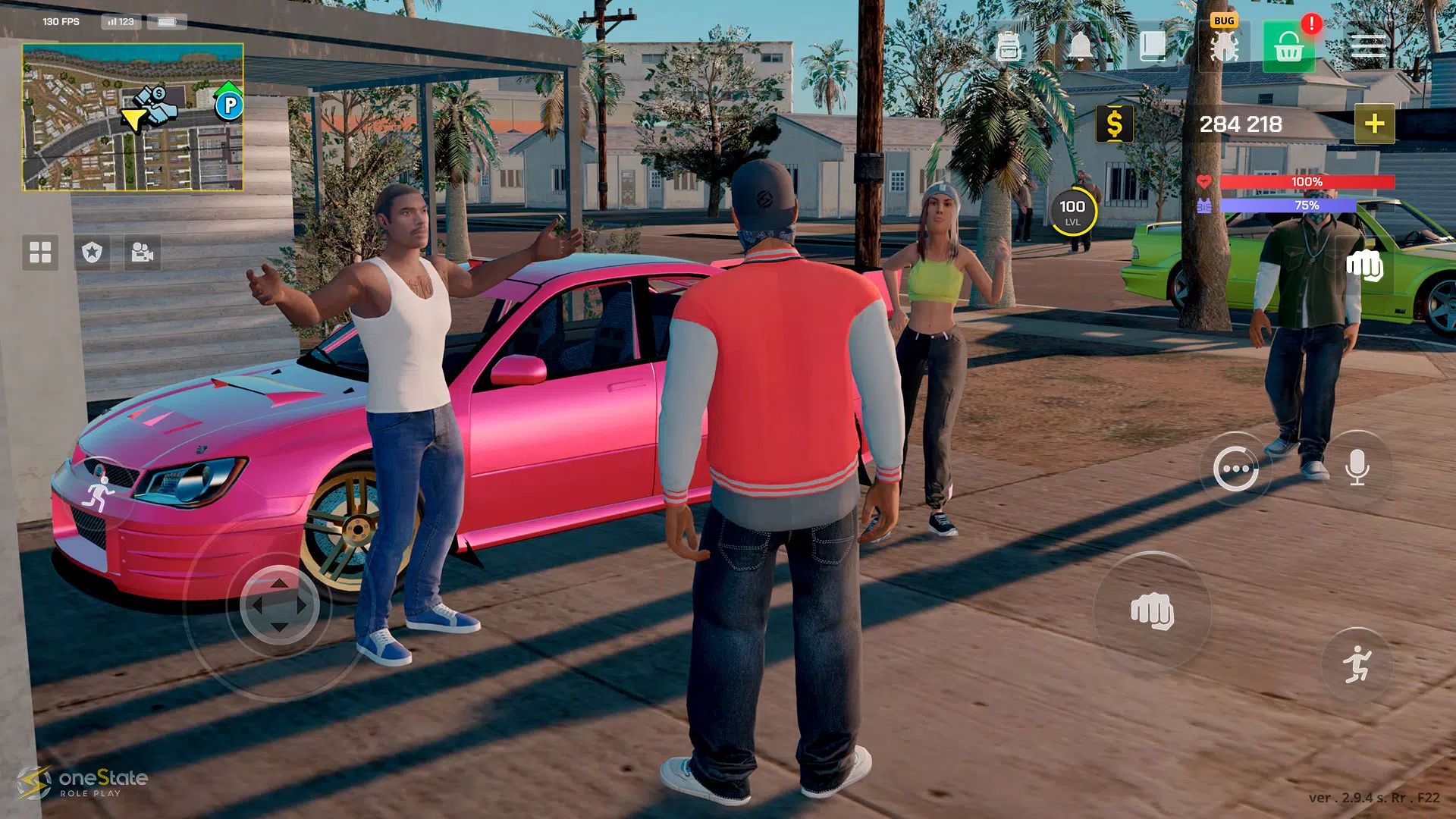Screen dimensions: 1456x819
Task: Expand the minimap view
Action: [130, 118]
